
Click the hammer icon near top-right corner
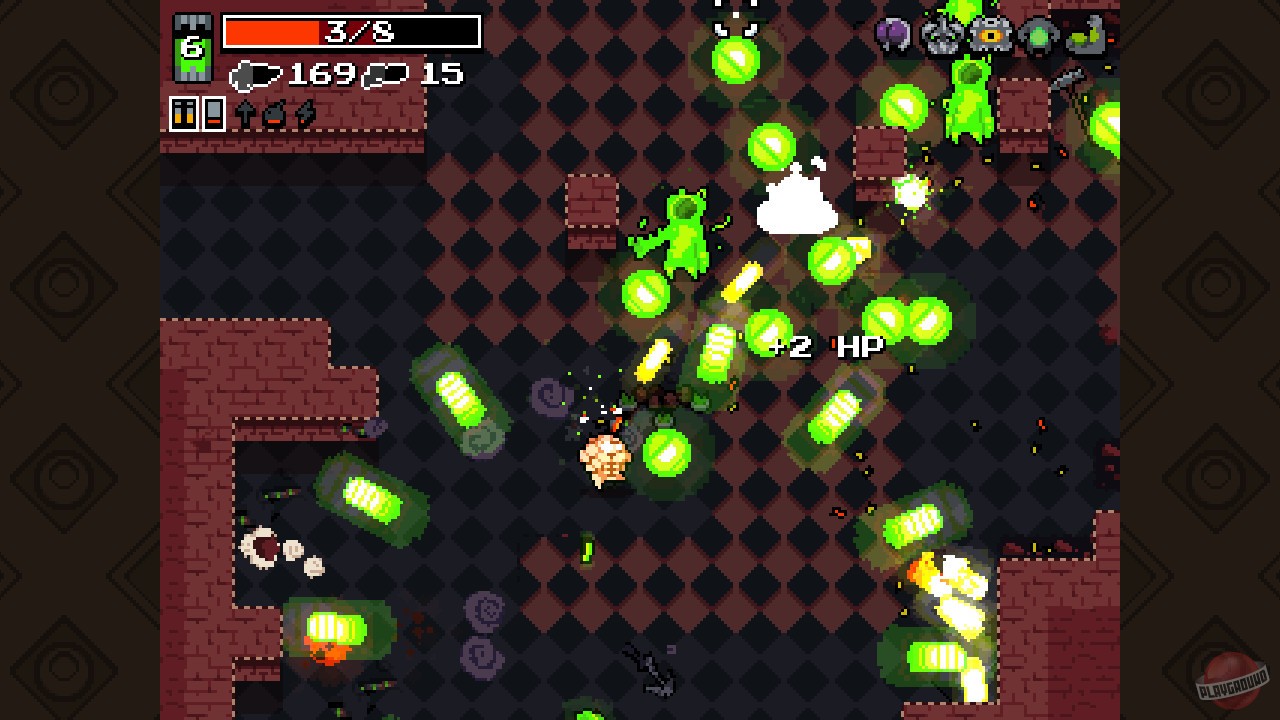point(1070,78)
